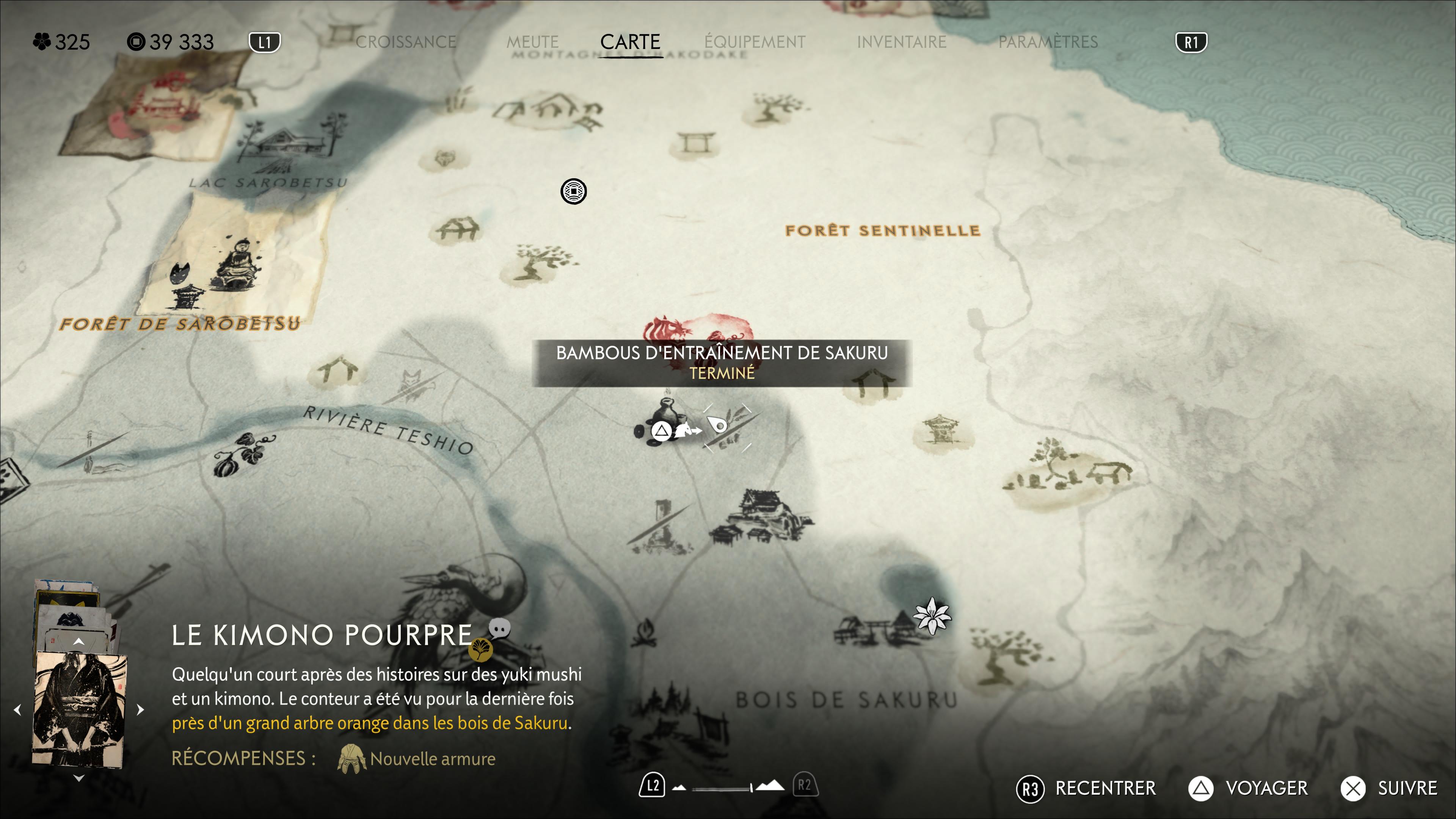Switch to the Paramètres tab
This screenshot has height=819, width=1456.
[1047, 42]
